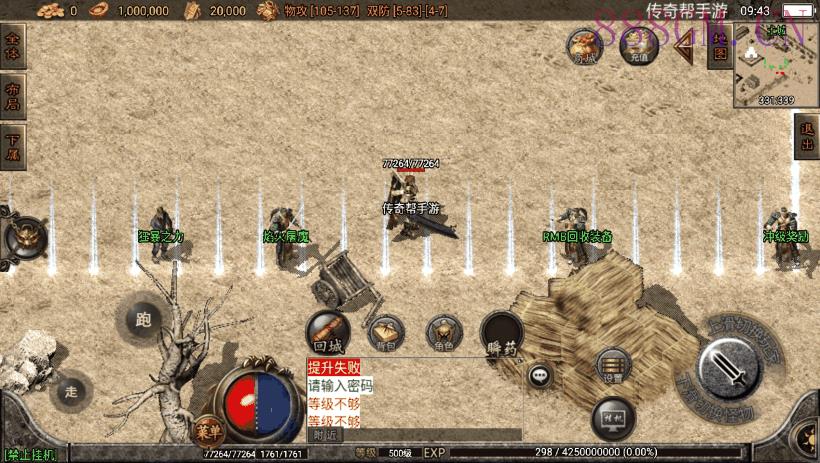Use the 瞬药 instant potion button

click(501, 333)
